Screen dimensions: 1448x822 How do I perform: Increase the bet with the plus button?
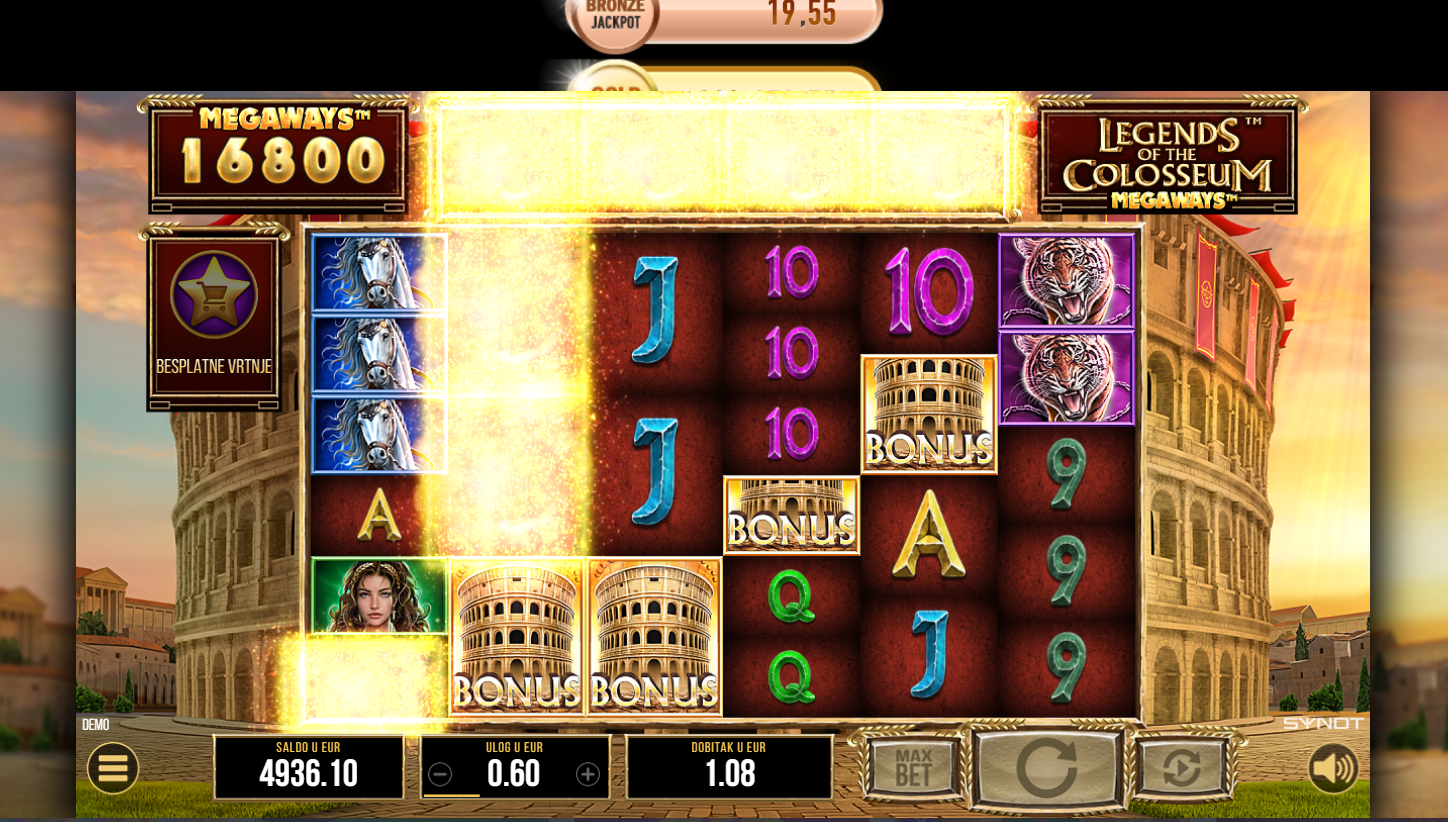588,774
